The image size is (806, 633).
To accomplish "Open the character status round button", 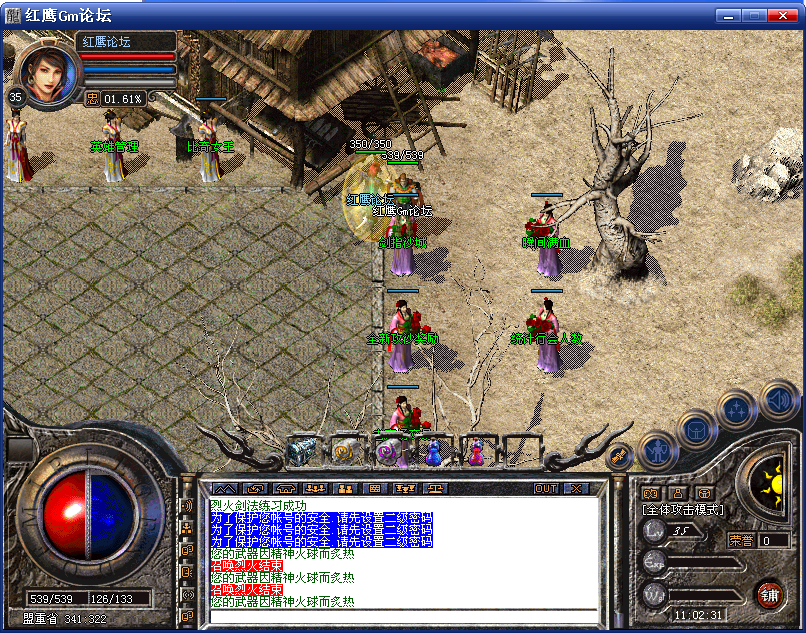I will pos(658,450).
